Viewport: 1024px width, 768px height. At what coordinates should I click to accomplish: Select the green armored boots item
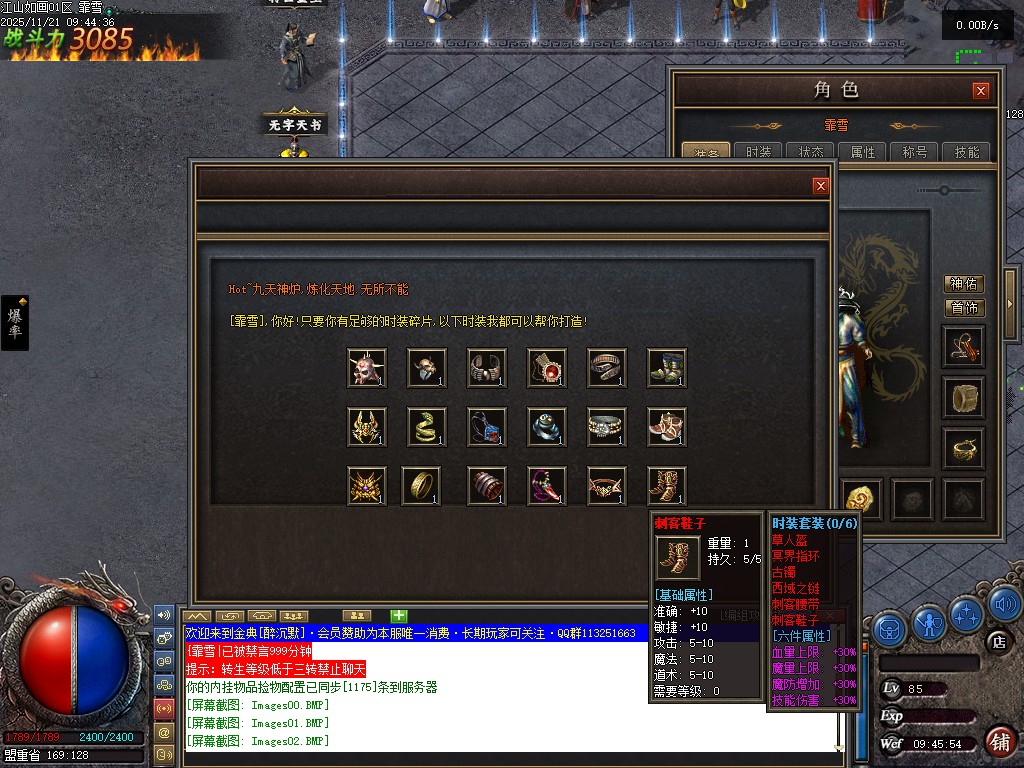tap(667, 367)
